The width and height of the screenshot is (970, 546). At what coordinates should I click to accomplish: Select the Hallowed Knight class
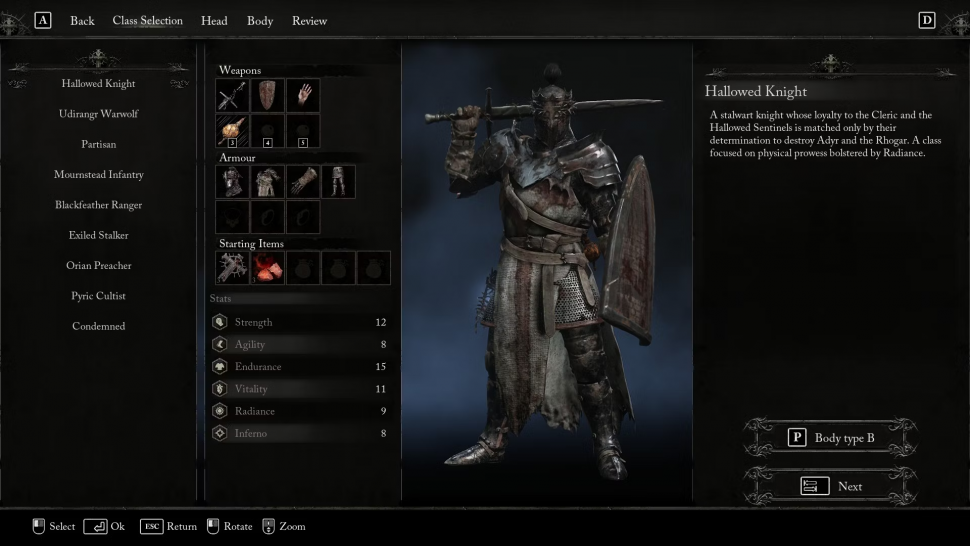(98, 84)
